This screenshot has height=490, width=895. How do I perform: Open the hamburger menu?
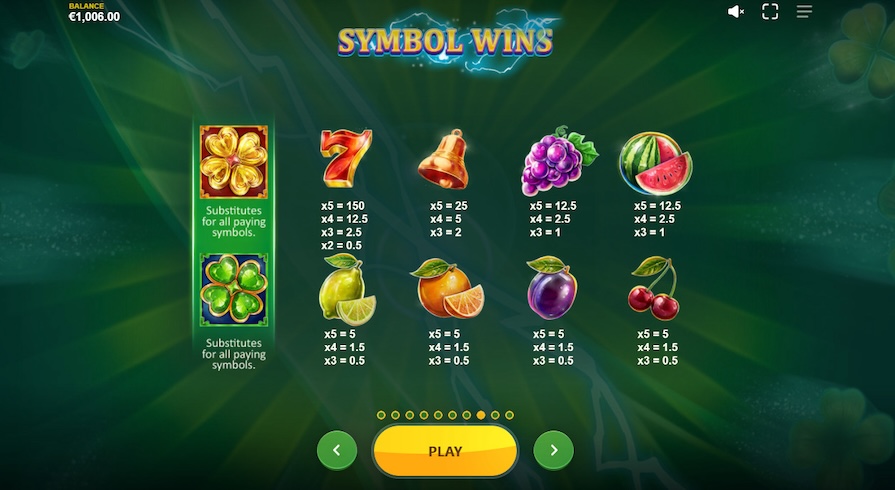click(x=804, y=12)
